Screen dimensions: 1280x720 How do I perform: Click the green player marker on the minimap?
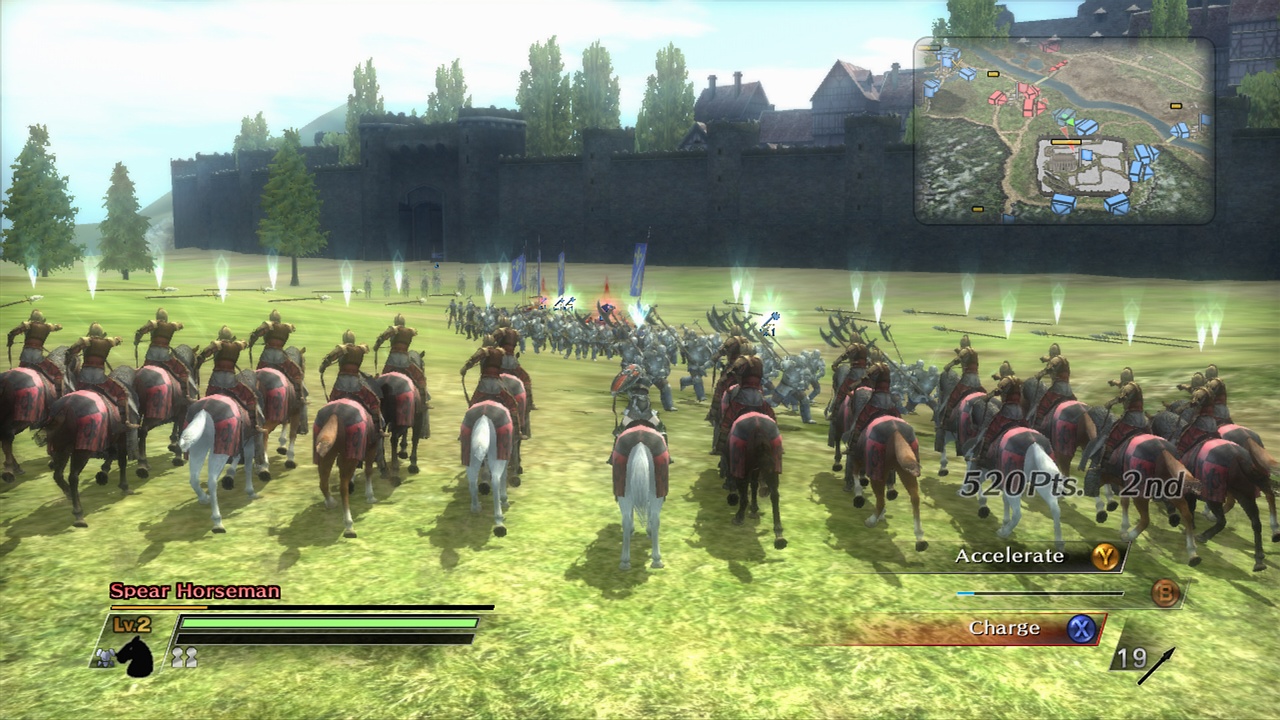1070,121
